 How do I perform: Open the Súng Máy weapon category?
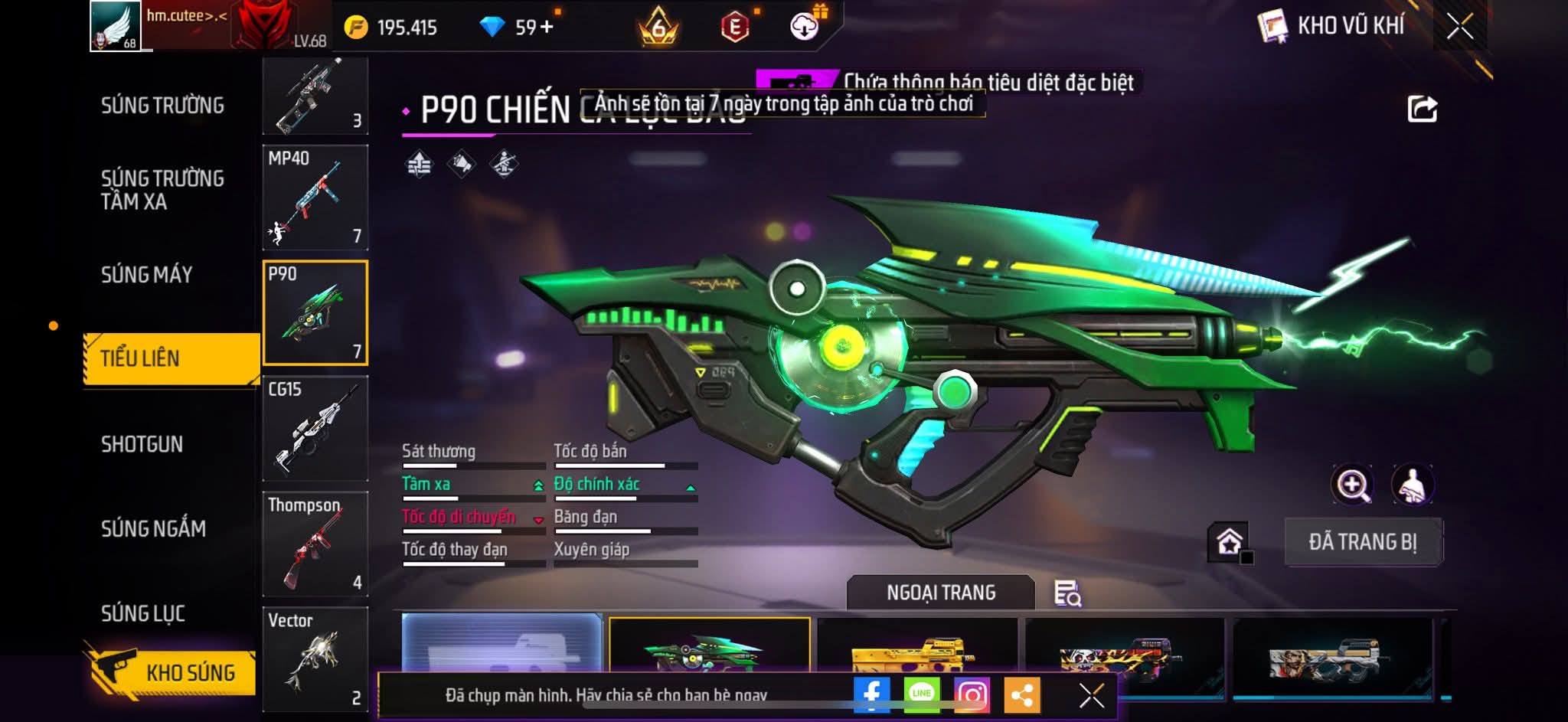point(147,275)
